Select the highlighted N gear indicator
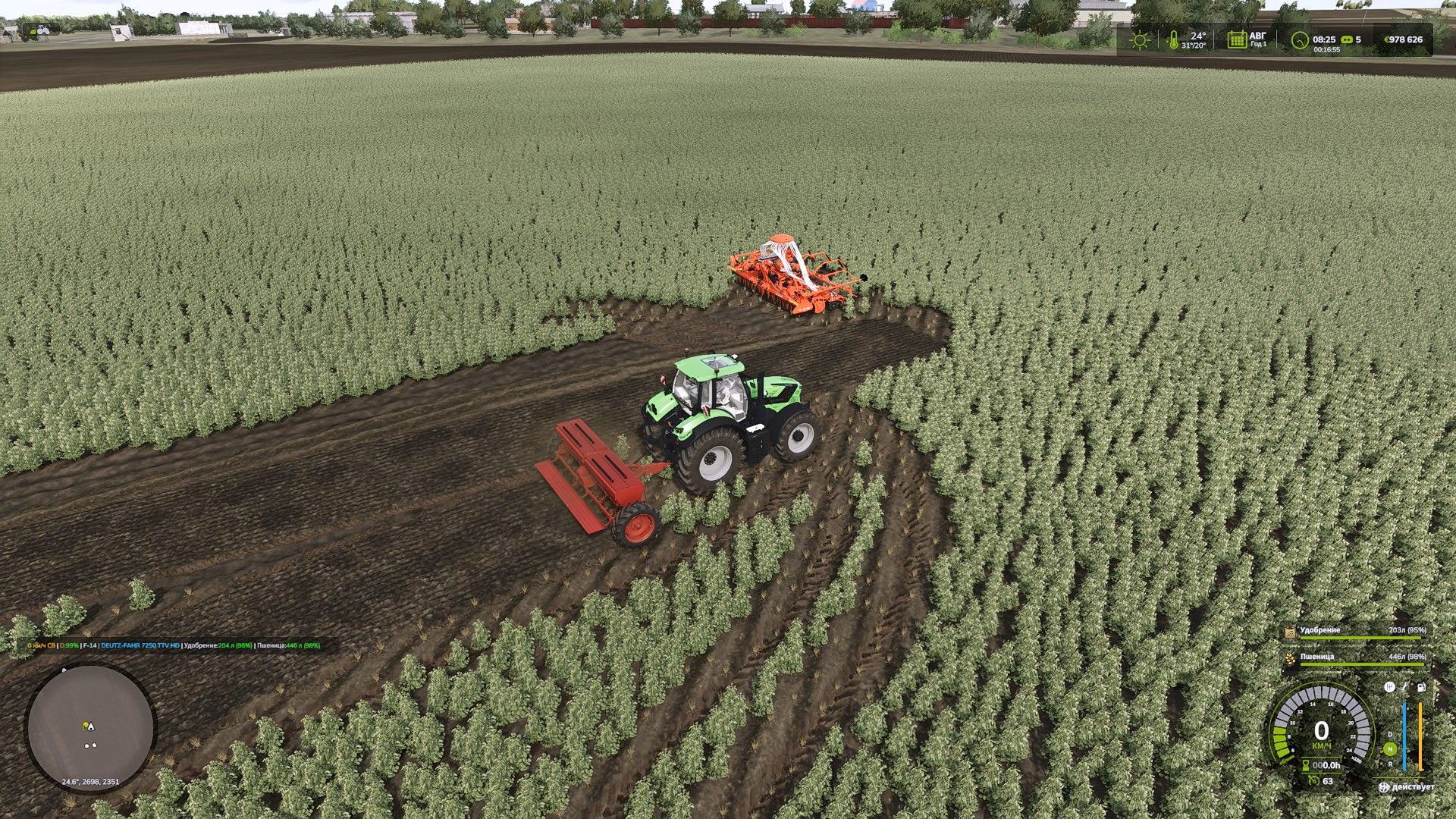 [x=1390, y=748]
